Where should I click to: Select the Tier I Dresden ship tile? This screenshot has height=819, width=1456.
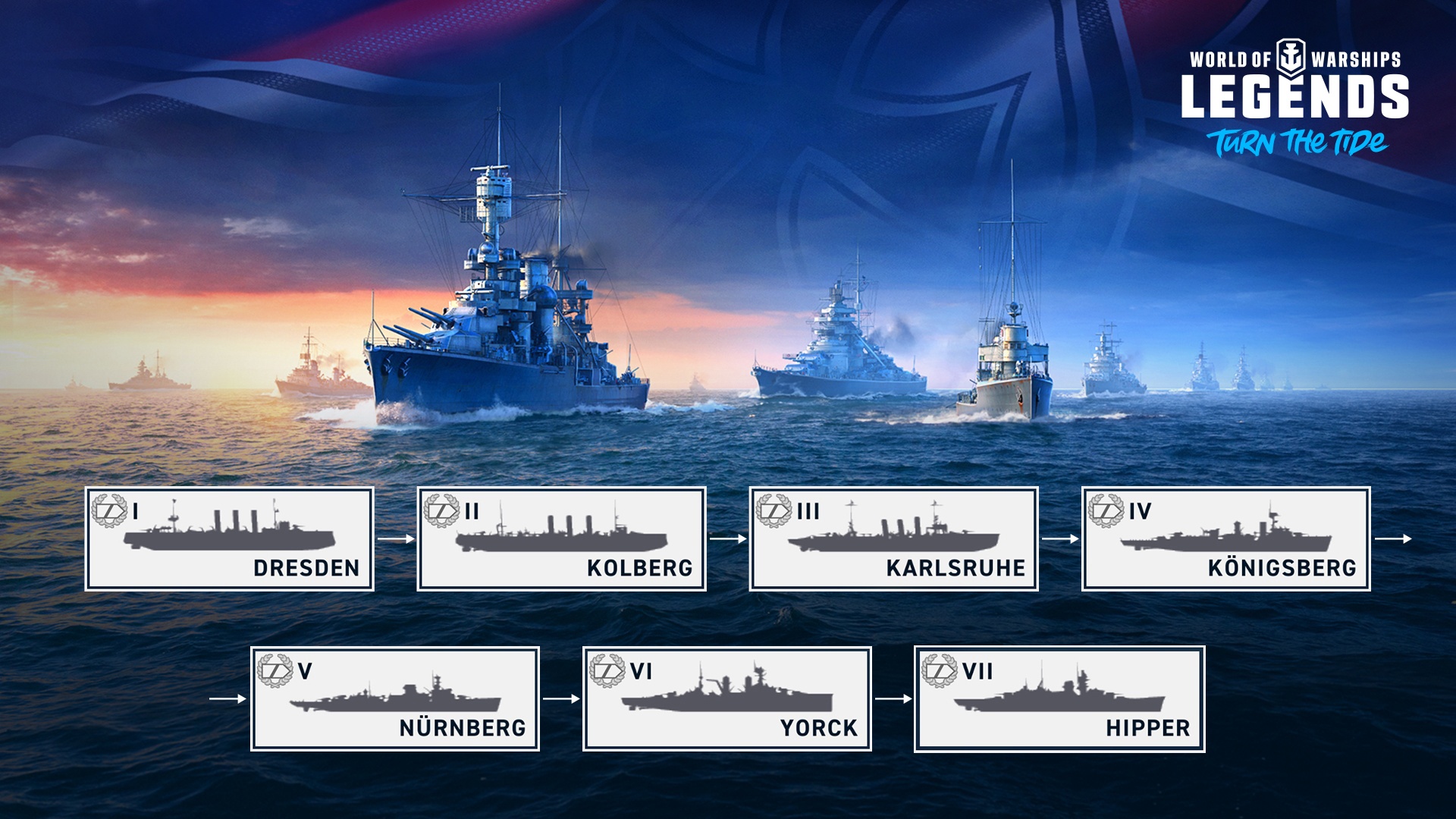point(229,538)
